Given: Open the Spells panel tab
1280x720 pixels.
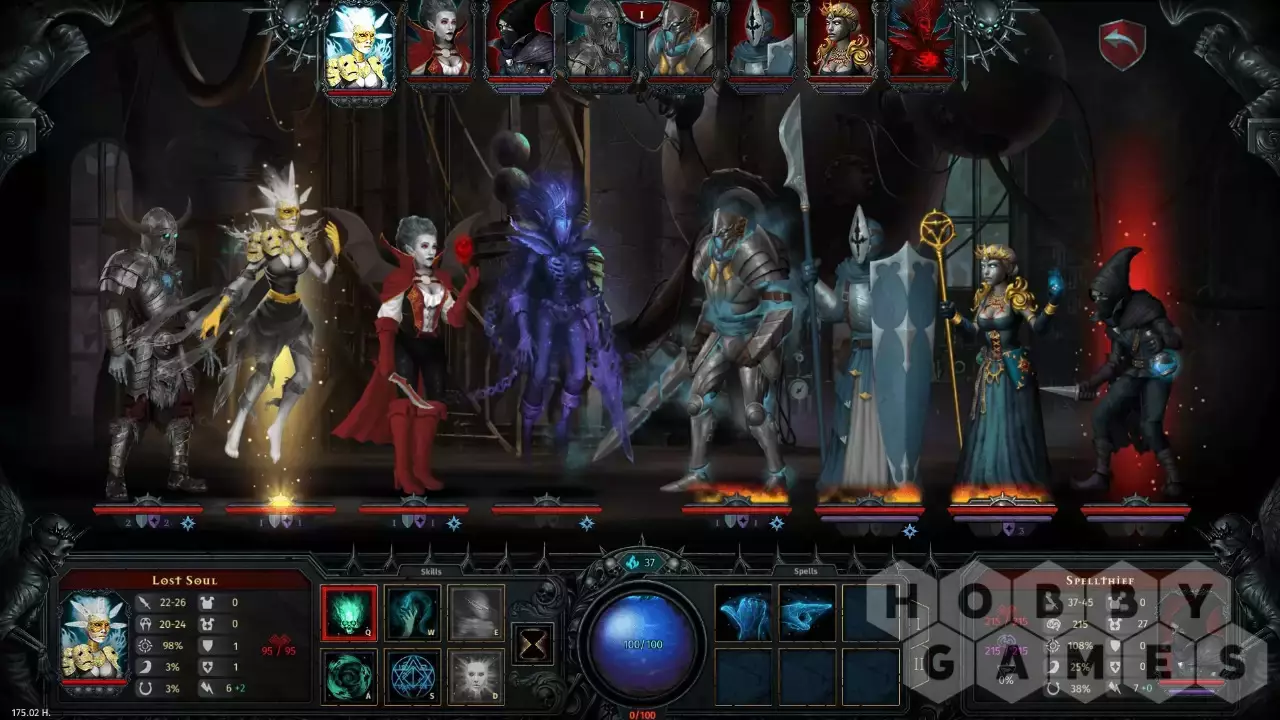Looking at the screenshot, I should (x=805, y=571).
